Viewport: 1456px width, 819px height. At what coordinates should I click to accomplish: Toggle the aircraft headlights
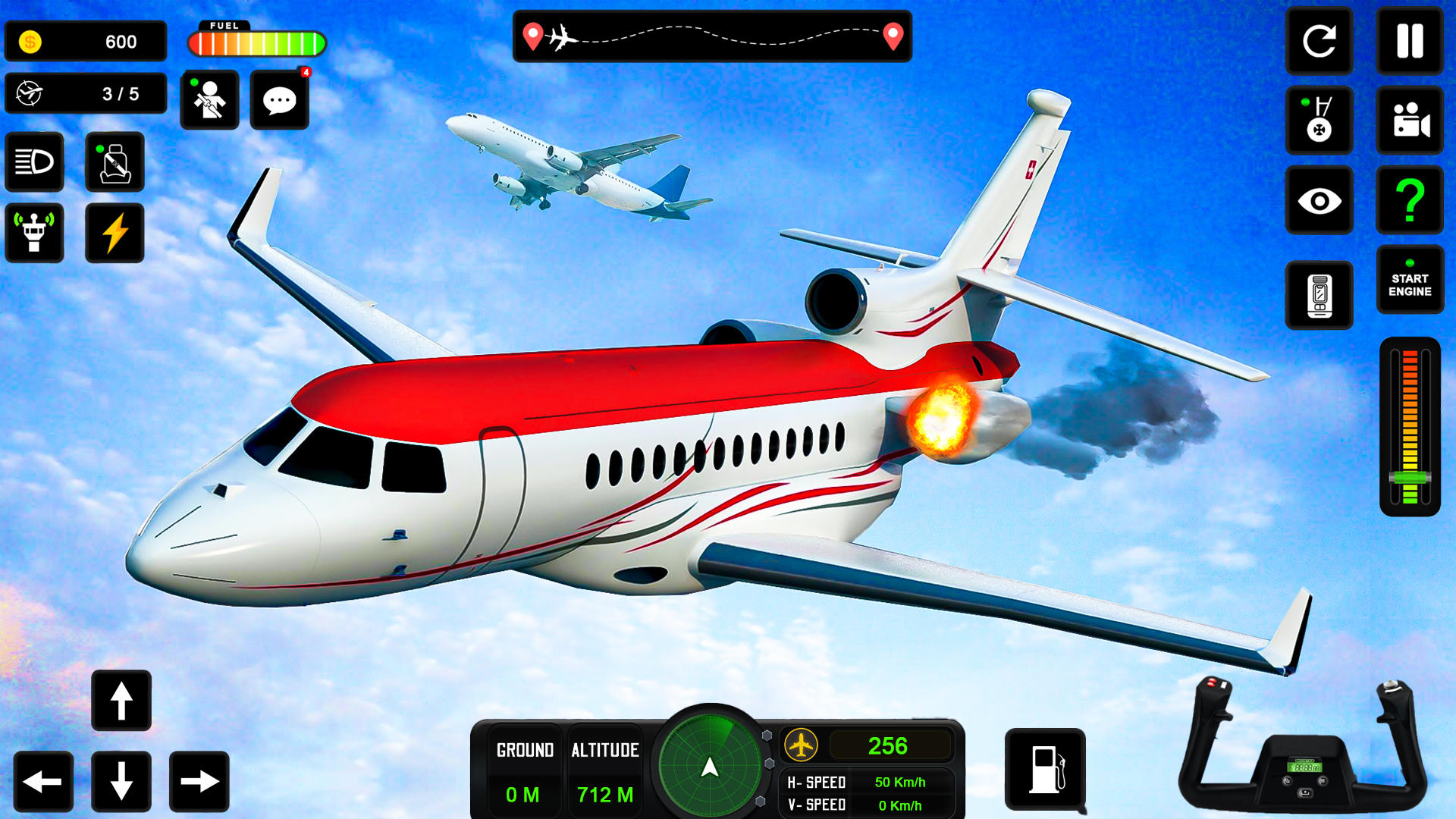pyautogui.click(x=34, y=162)
